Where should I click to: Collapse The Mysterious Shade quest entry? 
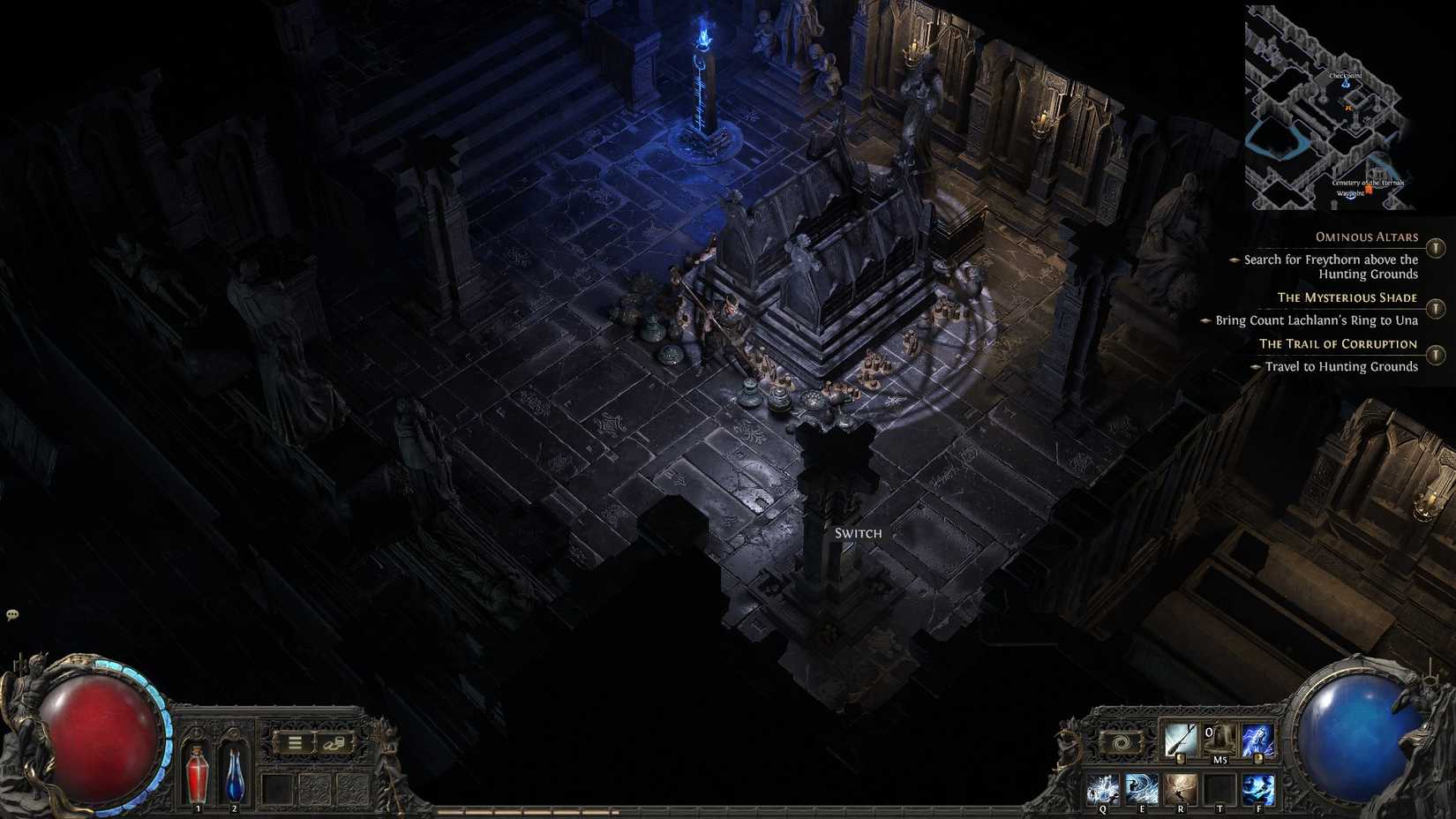tap(1434, 307)
